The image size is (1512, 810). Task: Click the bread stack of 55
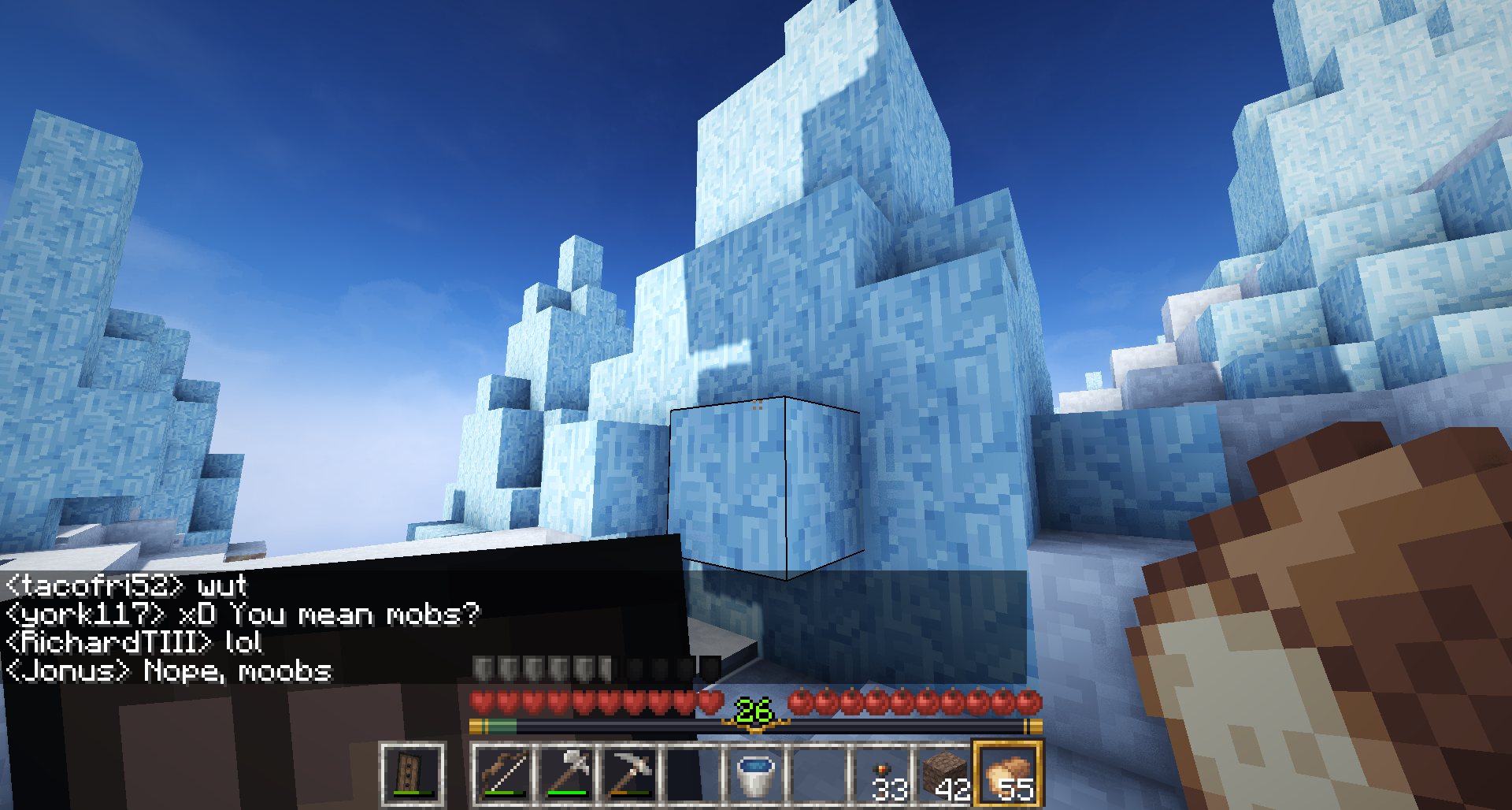pyautogui.click(x=1009, y=774)
